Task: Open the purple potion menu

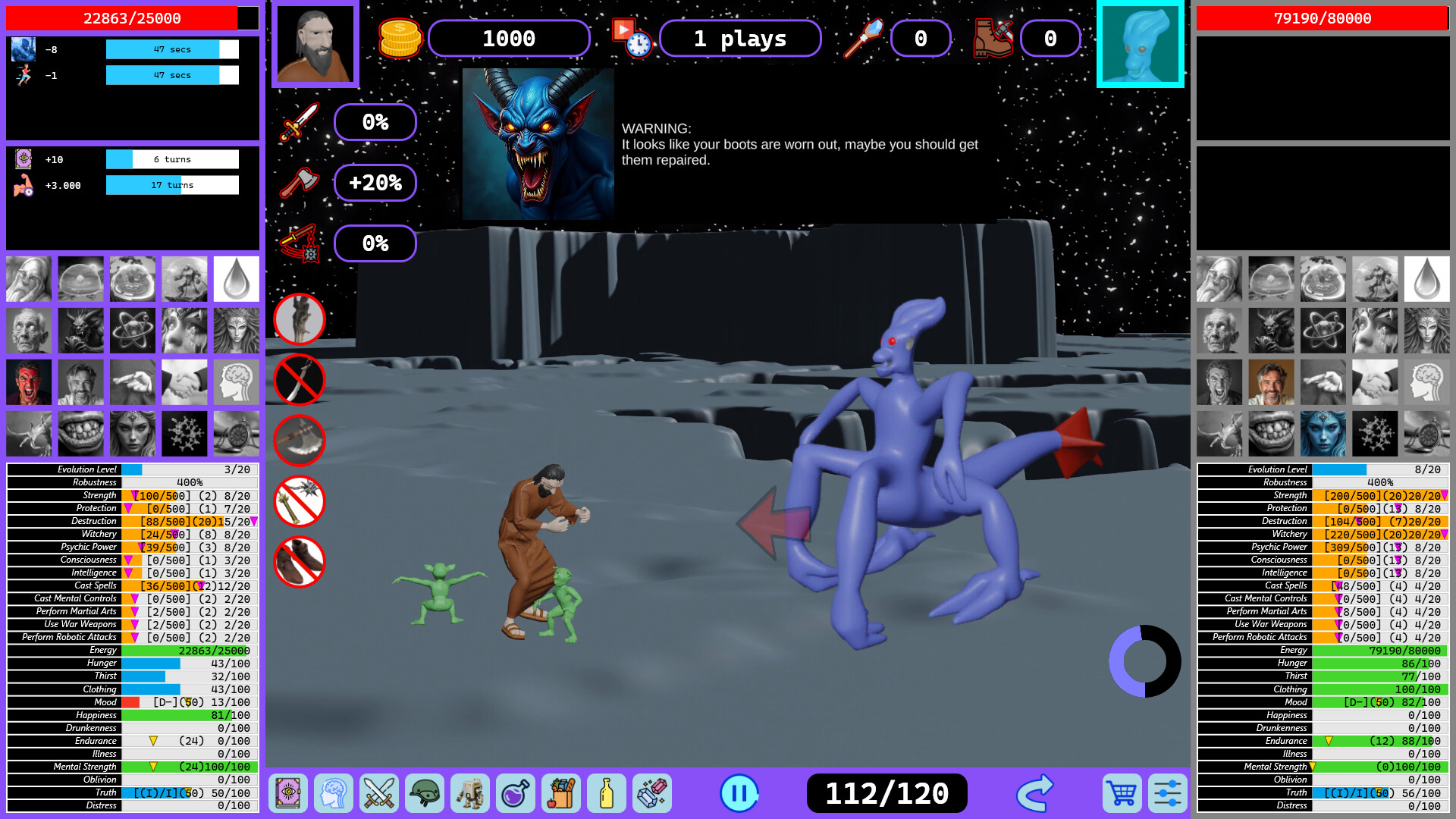Action: (516, 793)
